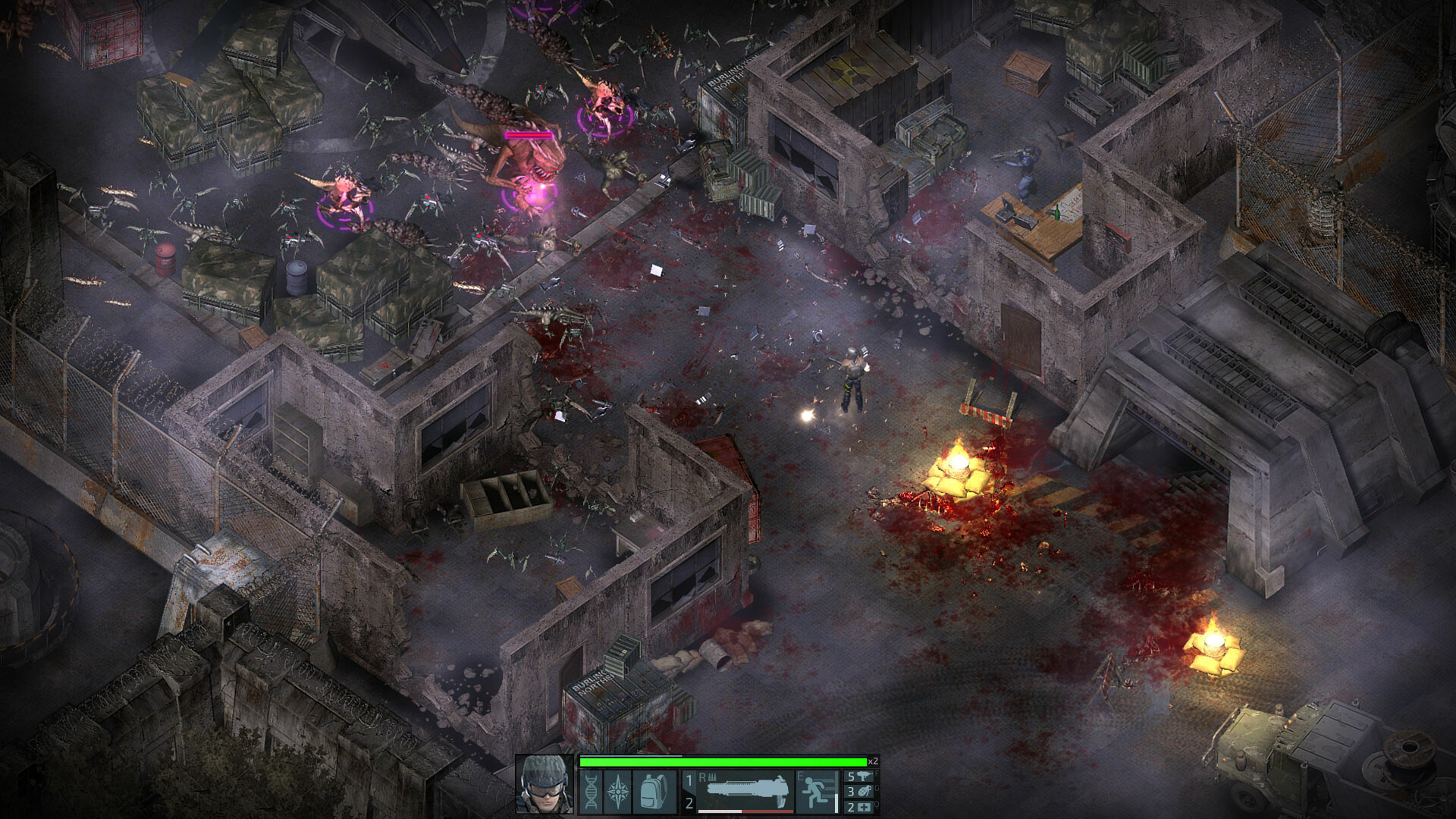Image resolution: width=1456 pixels, height=819 pixels.
Task: Switch to weapon slot 2
Action: pos(689,803)
